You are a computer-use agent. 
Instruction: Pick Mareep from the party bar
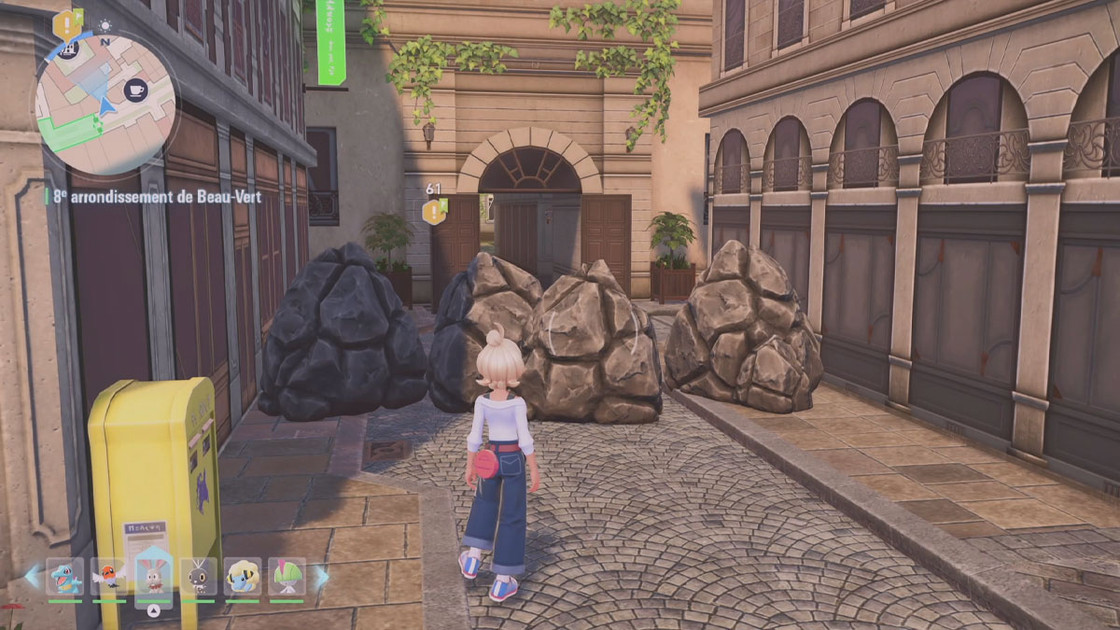click(x=242, y=577)
